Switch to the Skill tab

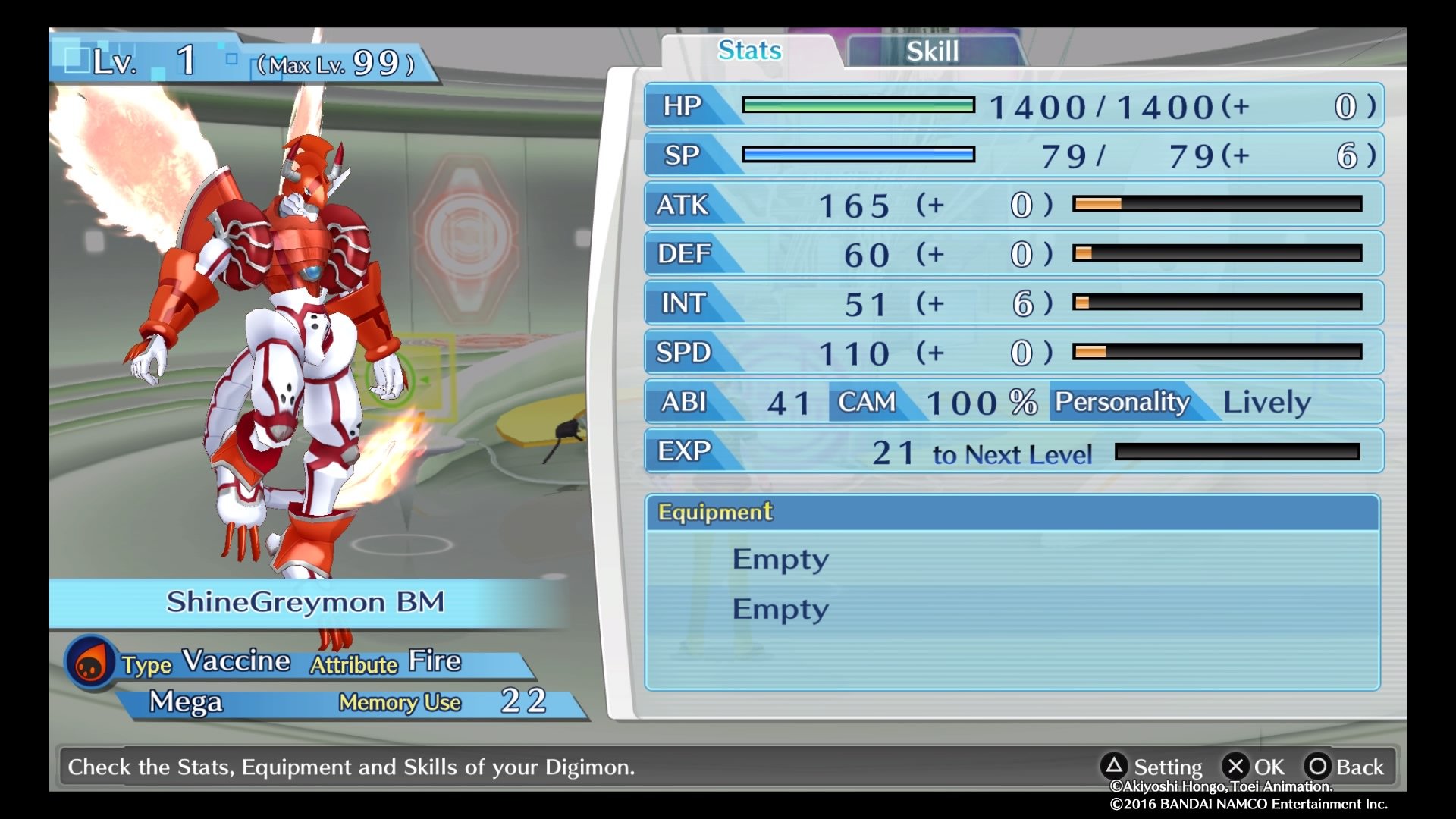933,50
